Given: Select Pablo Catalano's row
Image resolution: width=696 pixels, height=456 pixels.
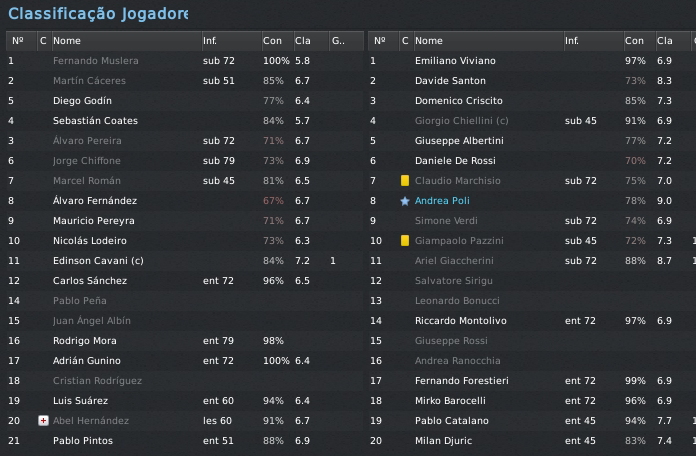Looking at the screenshot, I should click(453, 421).
